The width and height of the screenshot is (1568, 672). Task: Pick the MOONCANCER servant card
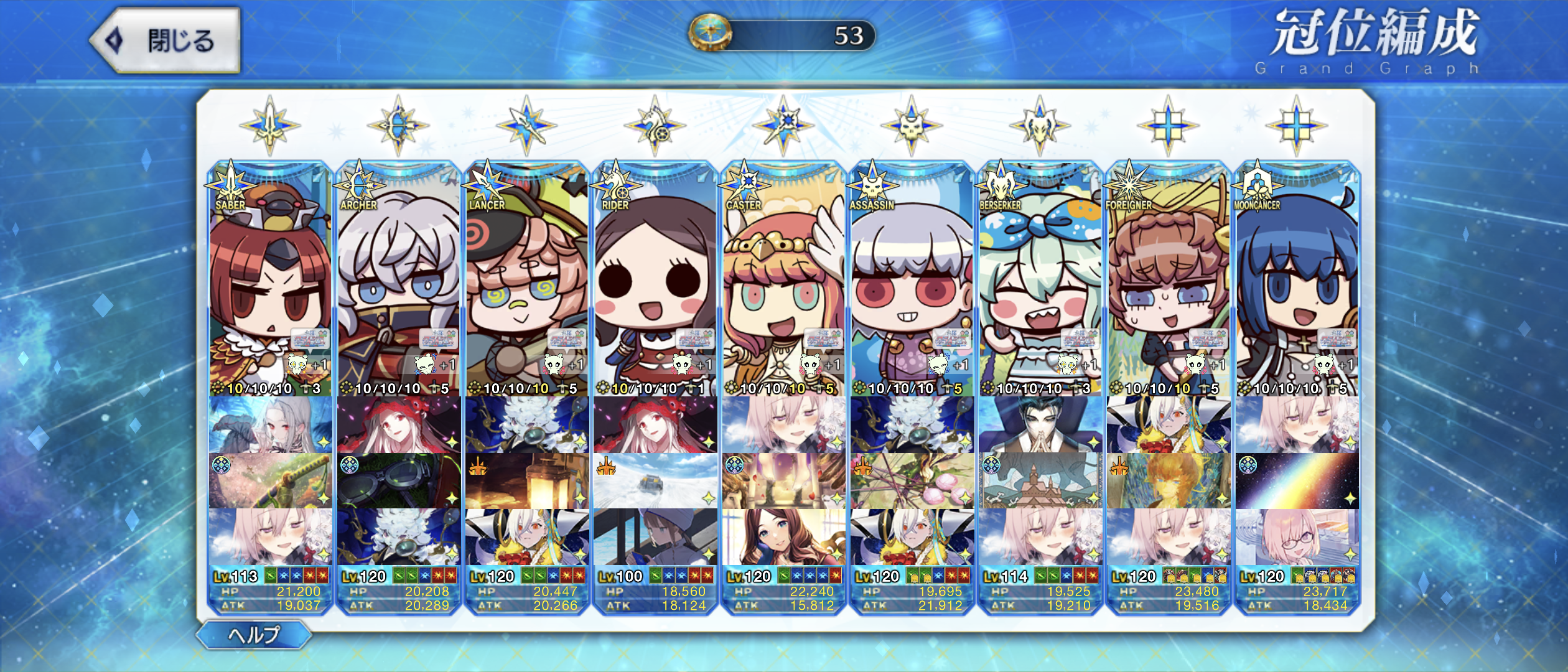click(x=1296, y=280)
